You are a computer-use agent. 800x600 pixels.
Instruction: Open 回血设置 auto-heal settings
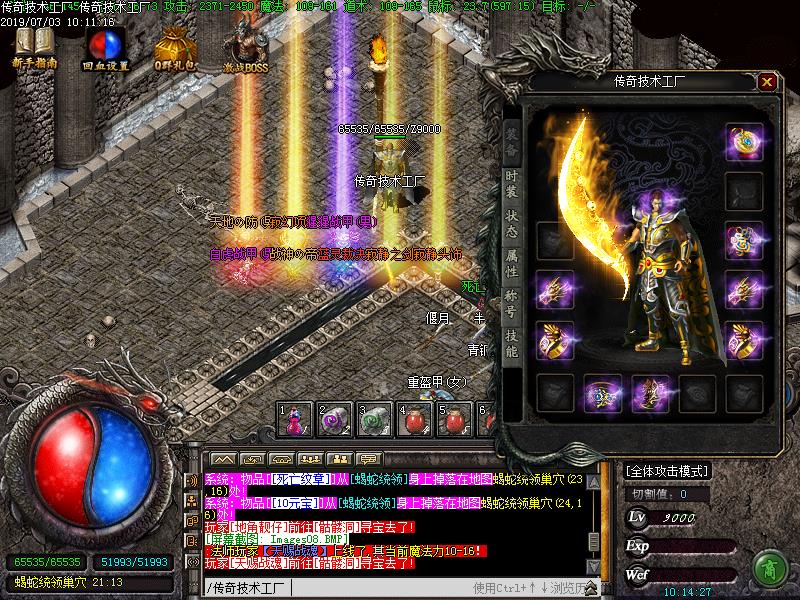[105, 47]
